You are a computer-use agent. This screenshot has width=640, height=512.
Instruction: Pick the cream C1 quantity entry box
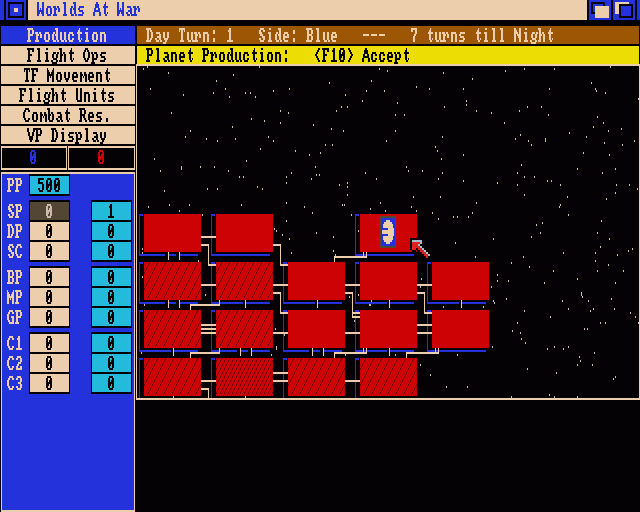pyautogui.click(x=49, y=343)
